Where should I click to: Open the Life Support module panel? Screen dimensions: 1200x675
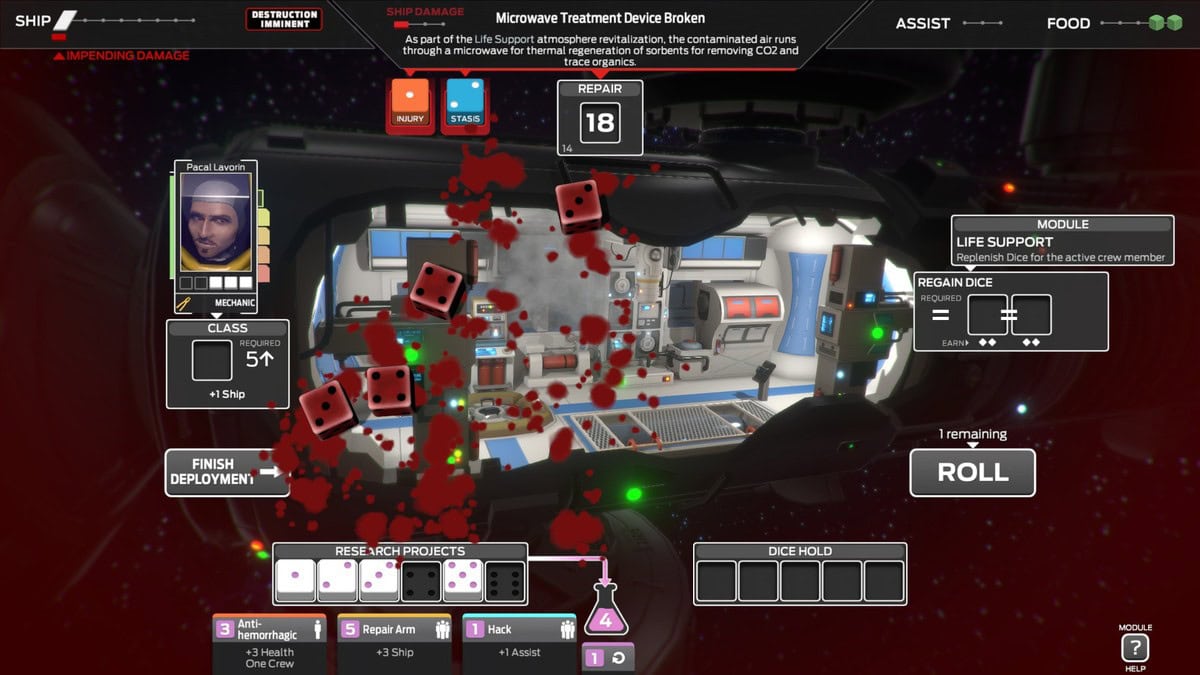(x=1061, y=241)
